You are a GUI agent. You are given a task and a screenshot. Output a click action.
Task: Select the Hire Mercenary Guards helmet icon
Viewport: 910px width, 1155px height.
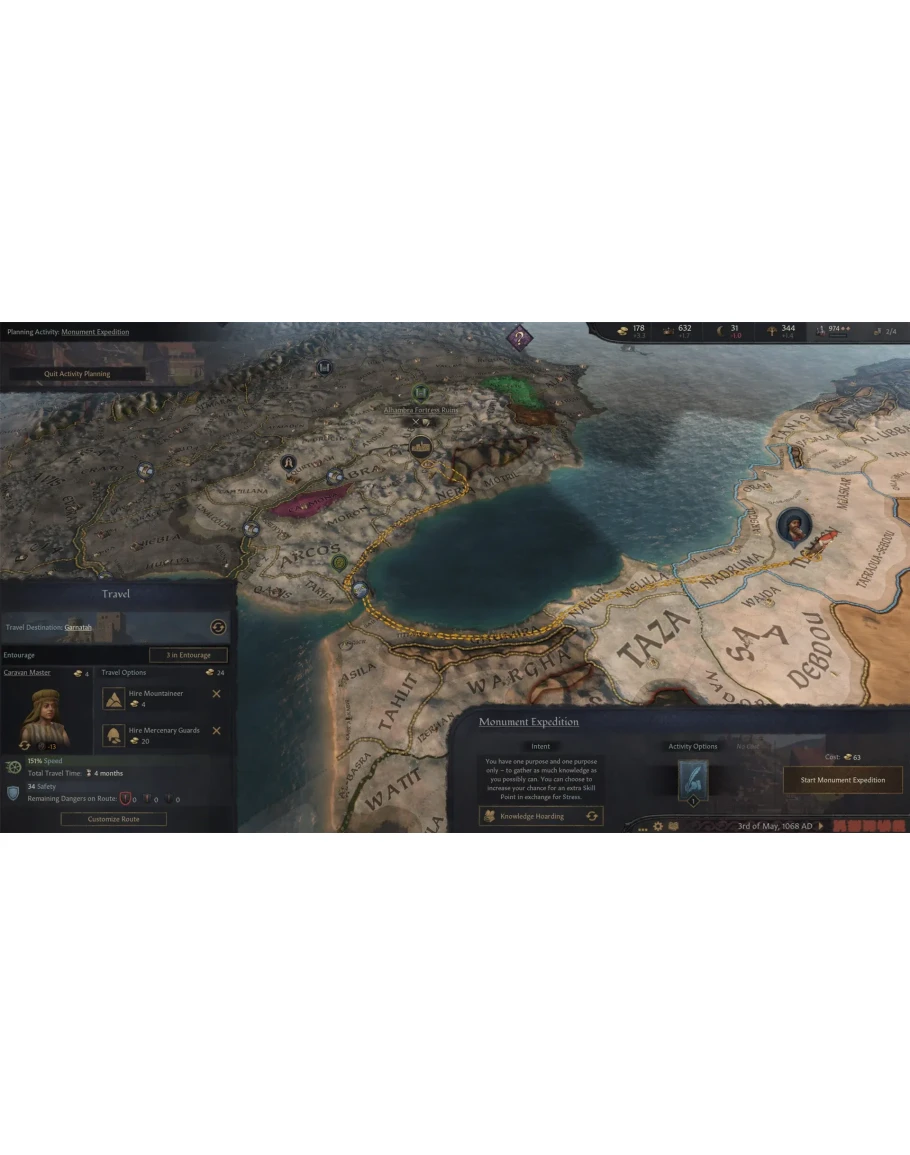(114, 735)
